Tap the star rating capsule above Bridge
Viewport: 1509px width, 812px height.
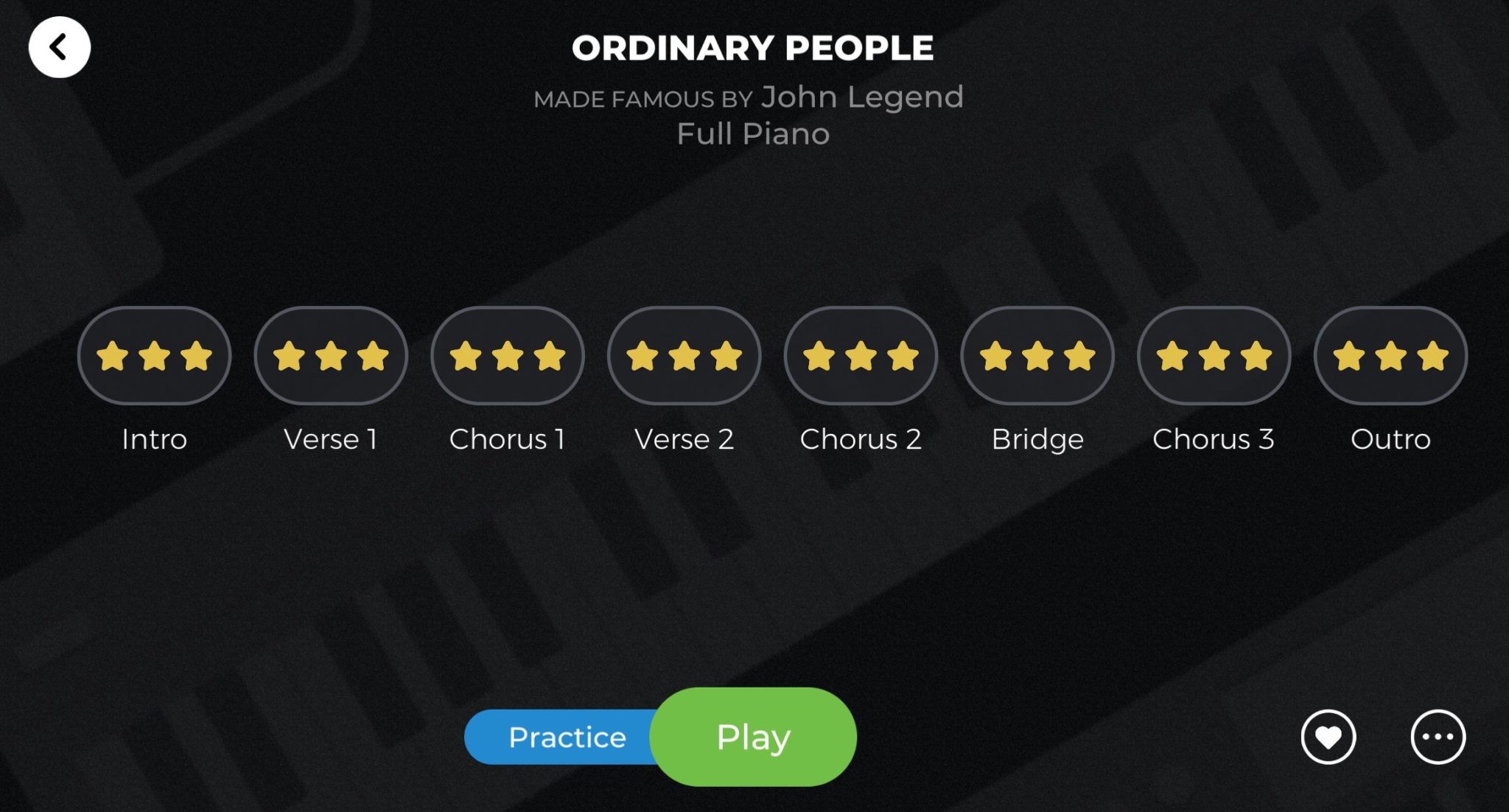click(1037, 355)
